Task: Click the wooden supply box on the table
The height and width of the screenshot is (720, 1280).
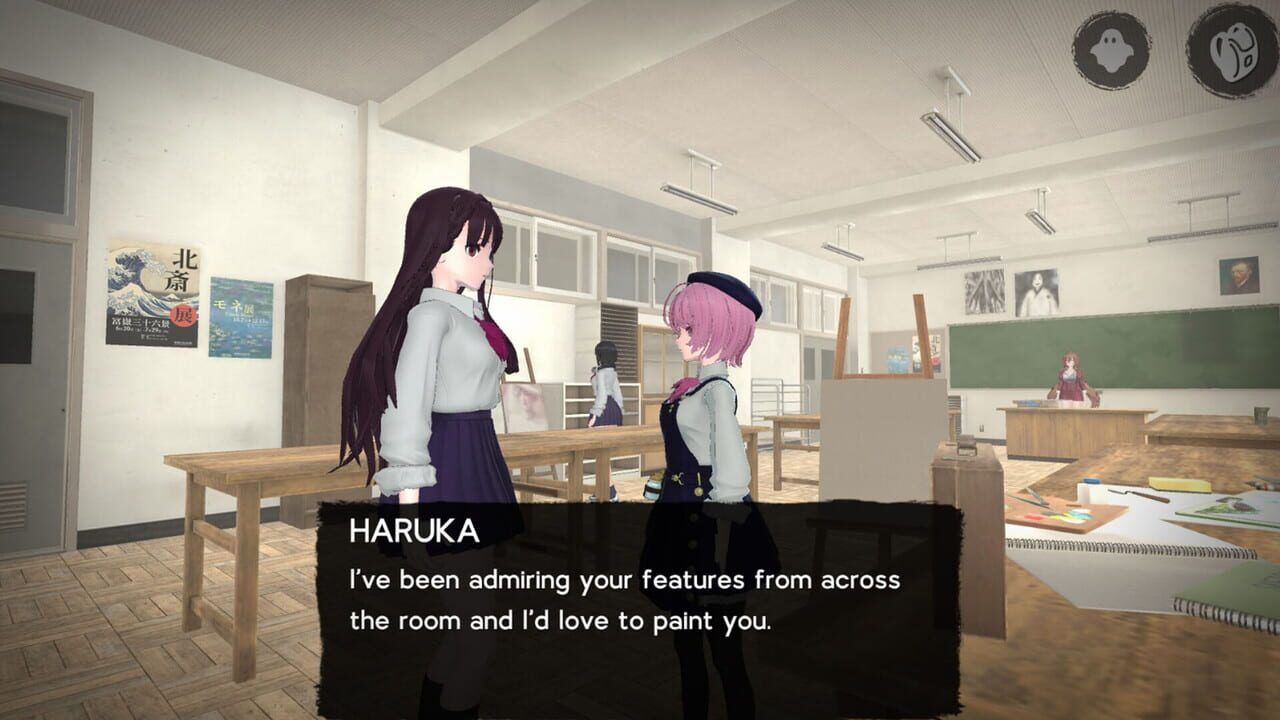Action: click(x=965, y=472)
